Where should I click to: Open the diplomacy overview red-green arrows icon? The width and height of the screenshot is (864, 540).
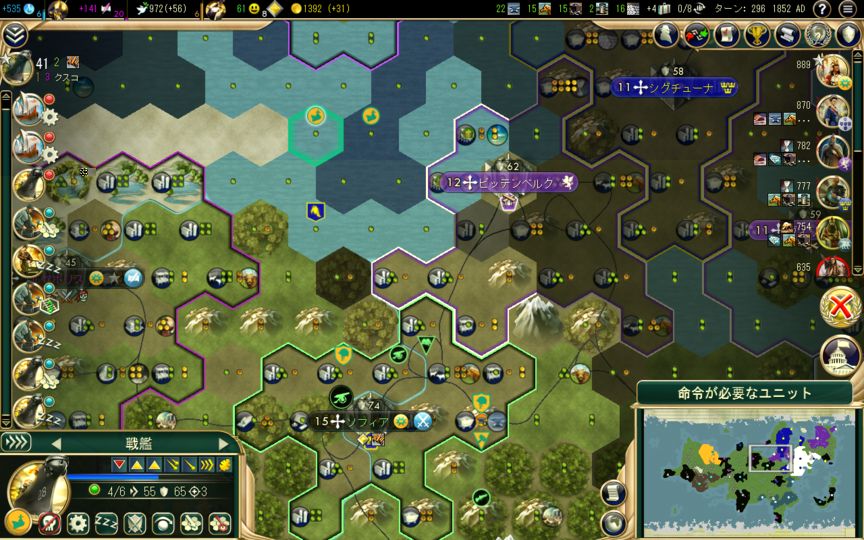point(696,35)
